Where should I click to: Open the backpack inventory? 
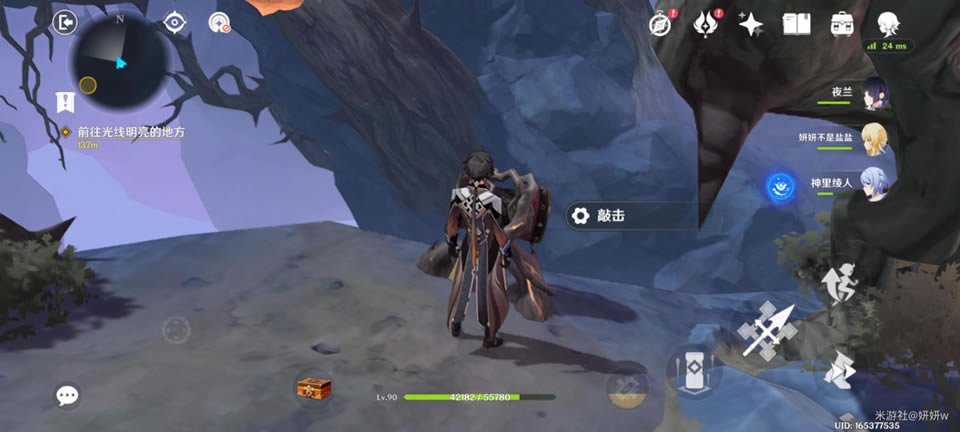[x=842, y=24]
